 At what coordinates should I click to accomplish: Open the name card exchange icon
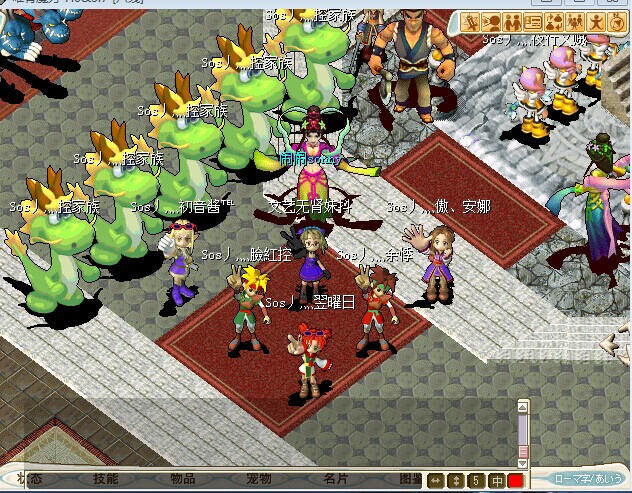533,22
